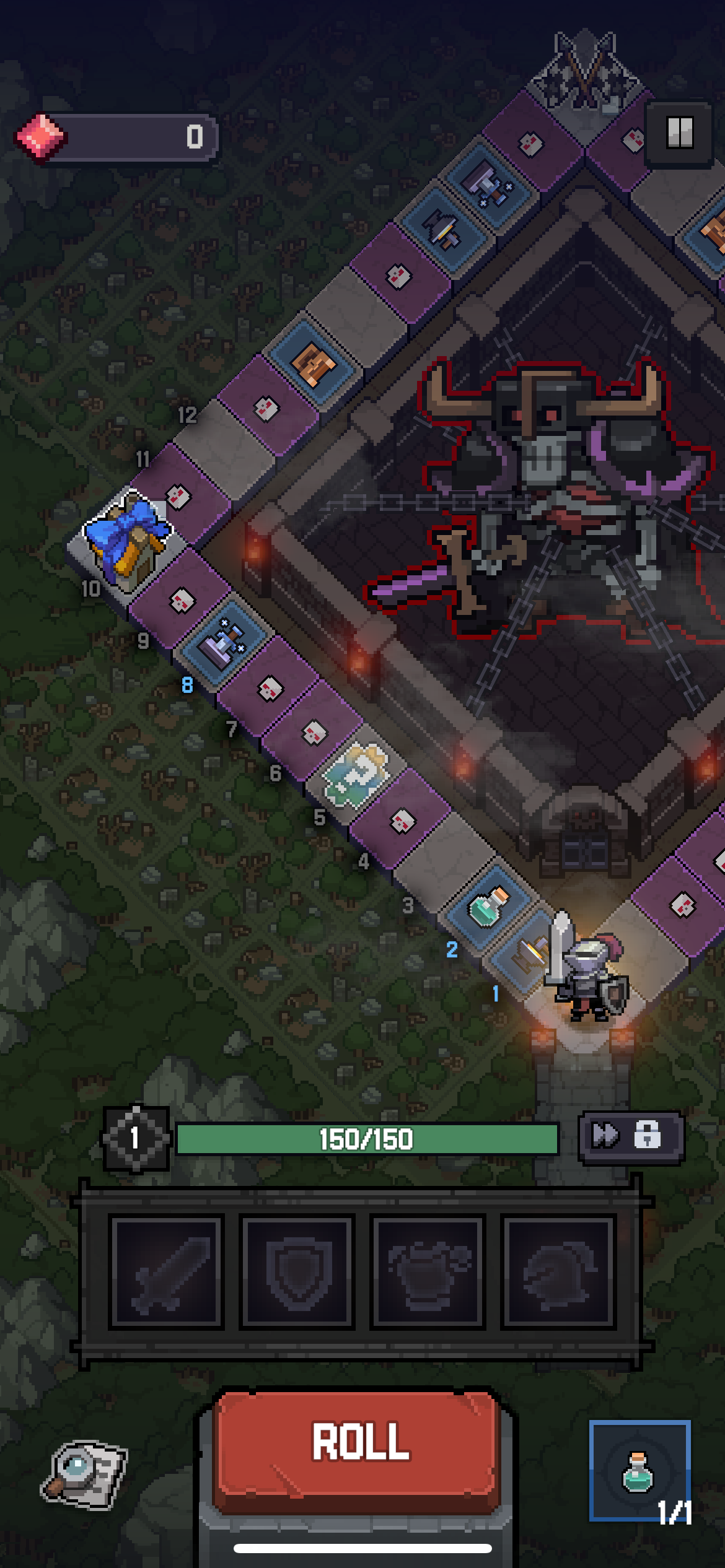Select the empty helmet equipment slot
This screenshot has height=1568, width=725.
coord(559,1272)
